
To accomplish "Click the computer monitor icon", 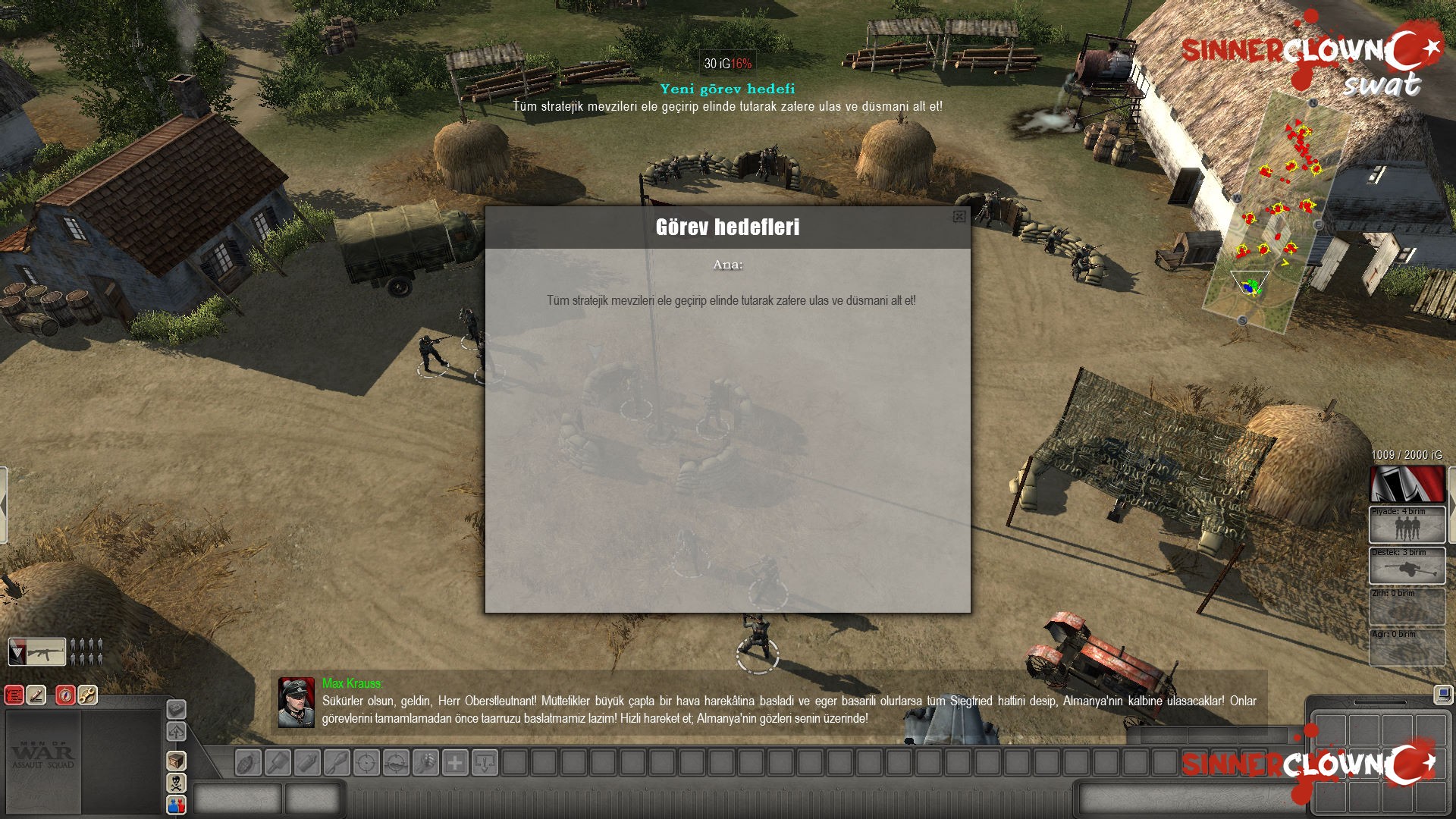I will point(1442,694).
